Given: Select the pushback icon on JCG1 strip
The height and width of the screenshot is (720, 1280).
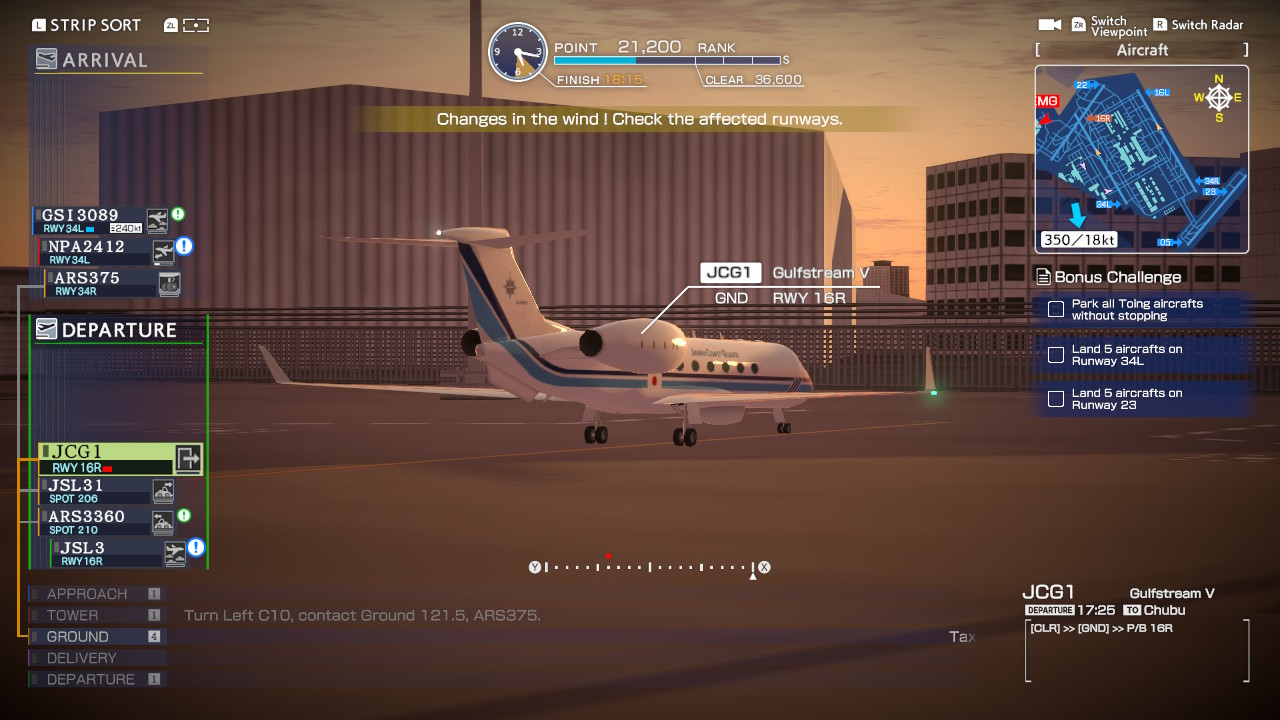Looking at the screenshot, I should (x=190, y=457).
